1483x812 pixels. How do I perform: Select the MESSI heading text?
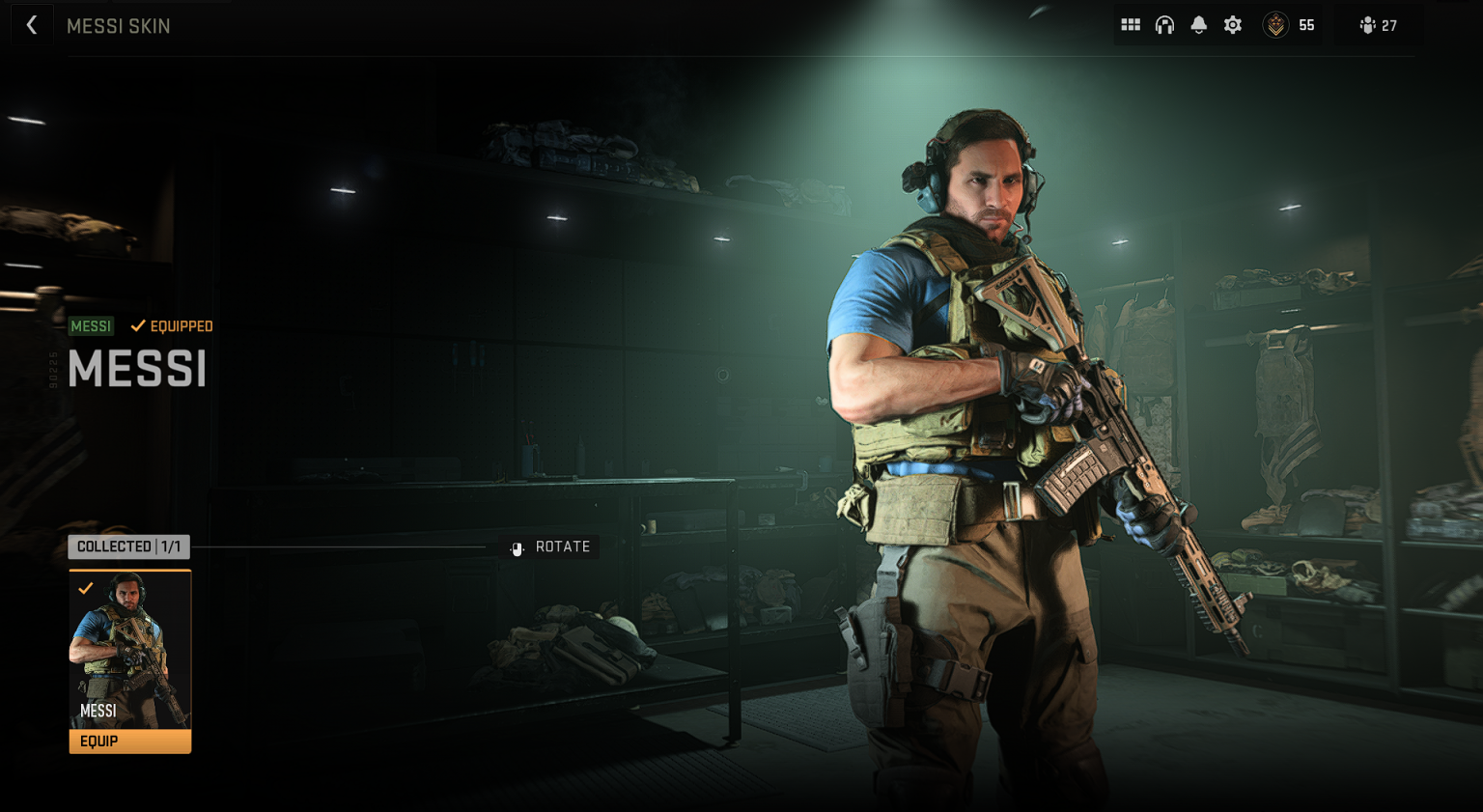137,370
